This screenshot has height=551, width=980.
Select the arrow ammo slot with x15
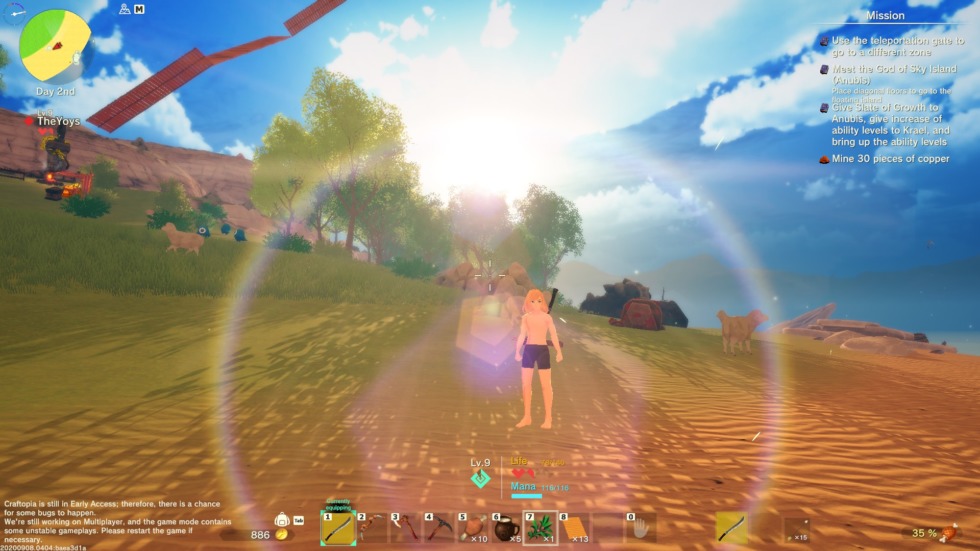coord(796,527)
